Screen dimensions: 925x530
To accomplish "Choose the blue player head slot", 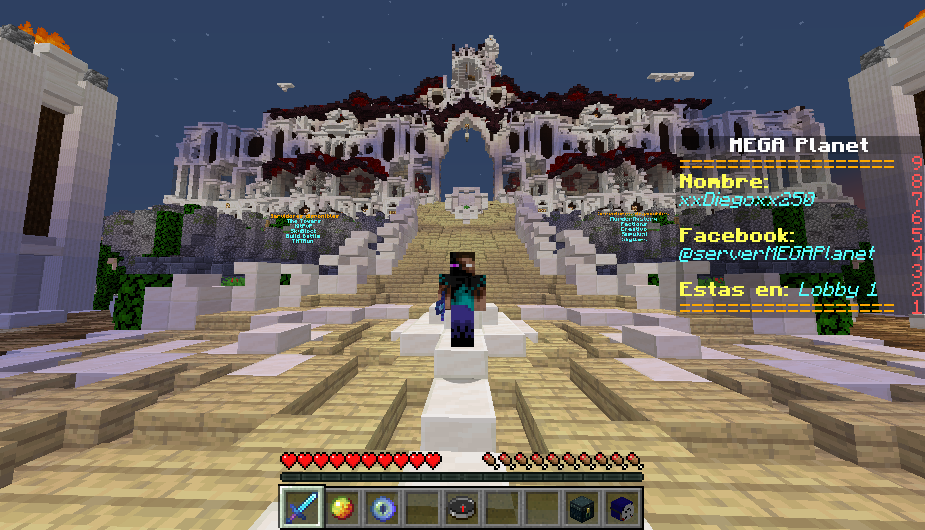I will point(621,507).
